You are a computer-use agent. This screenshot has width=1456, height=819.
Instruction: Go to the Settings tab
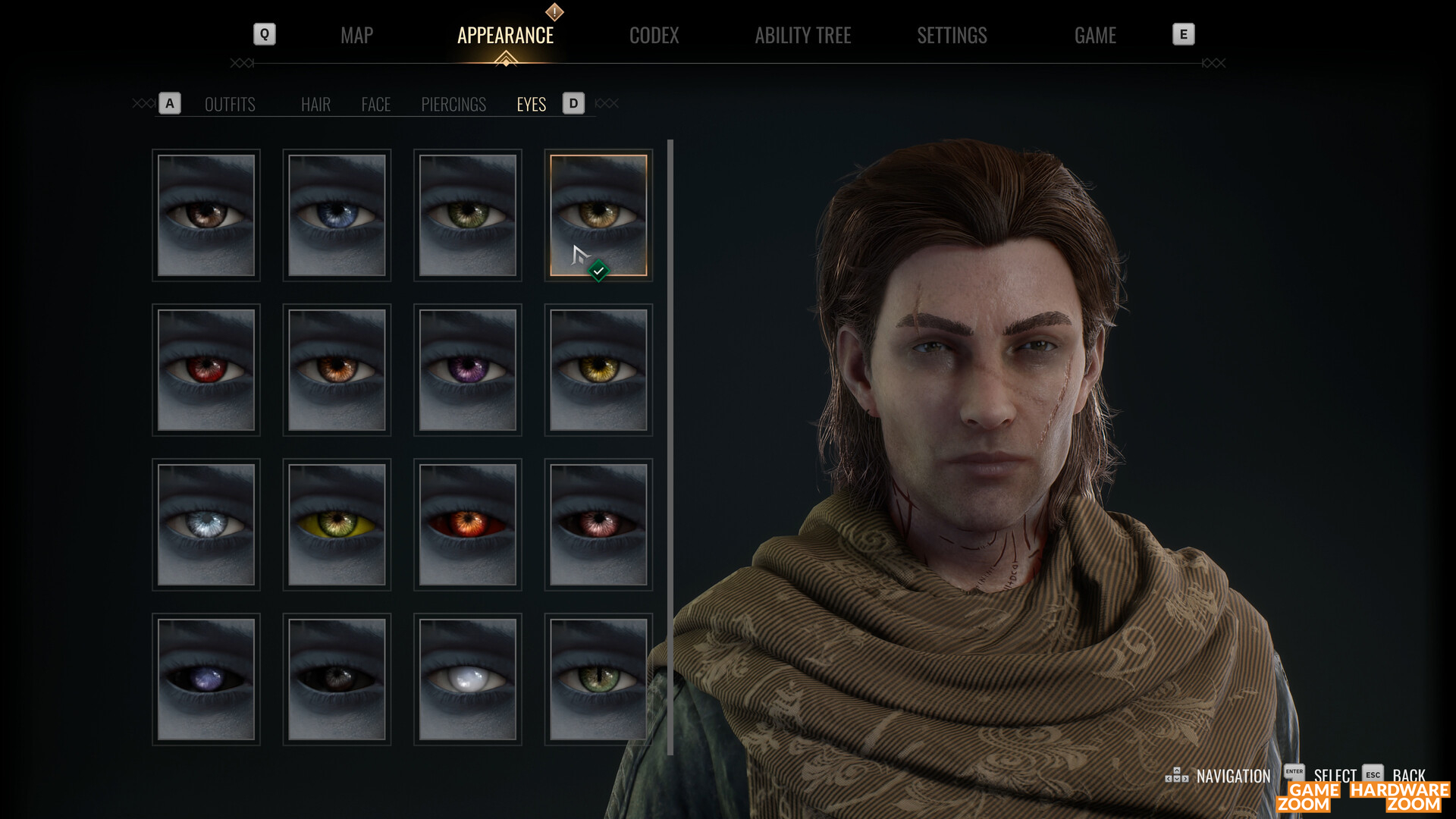coord(952,36)
